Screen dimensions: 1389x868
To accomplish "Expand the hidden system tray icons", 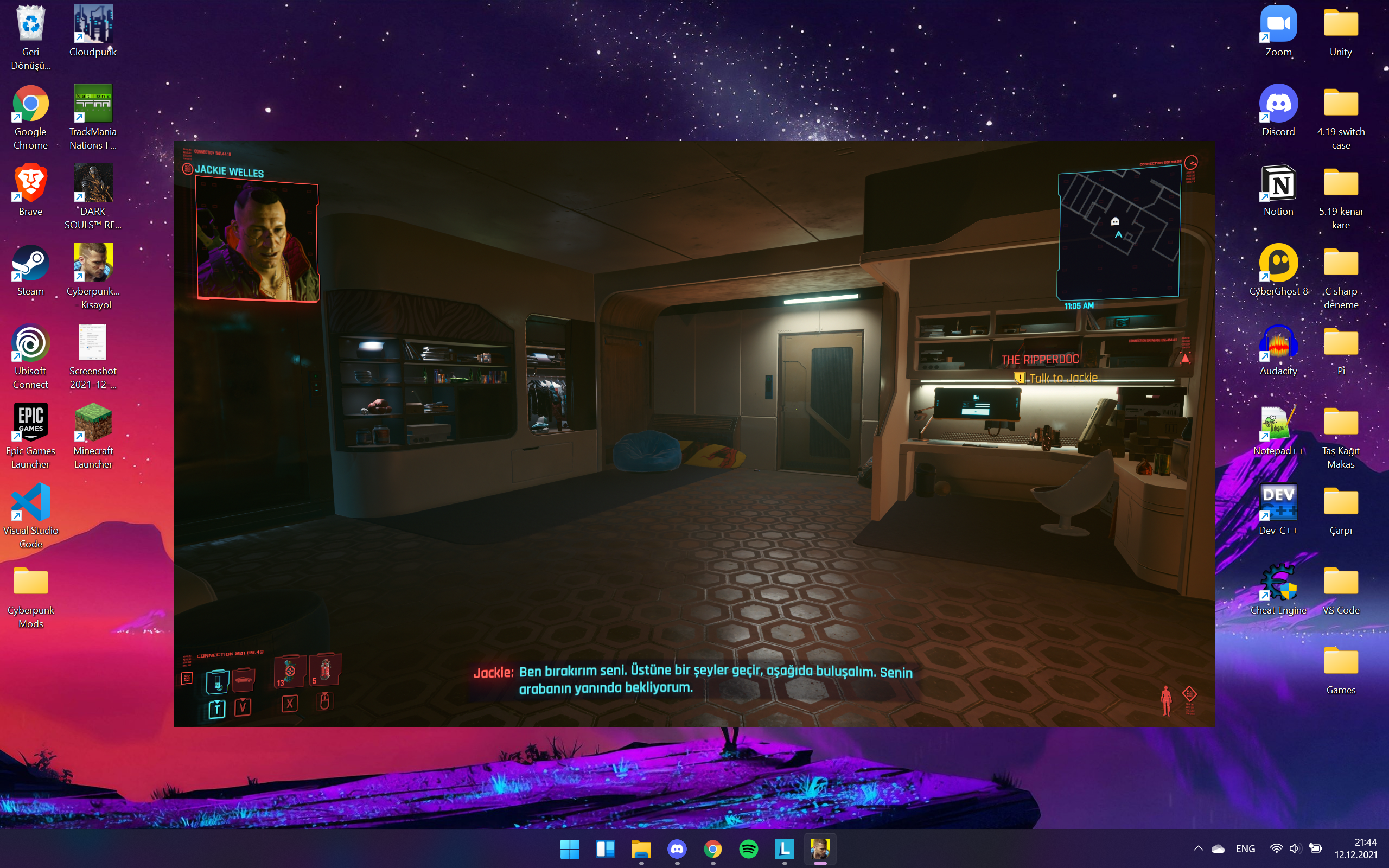I will pyautogui.click(x=1199, y=848).
